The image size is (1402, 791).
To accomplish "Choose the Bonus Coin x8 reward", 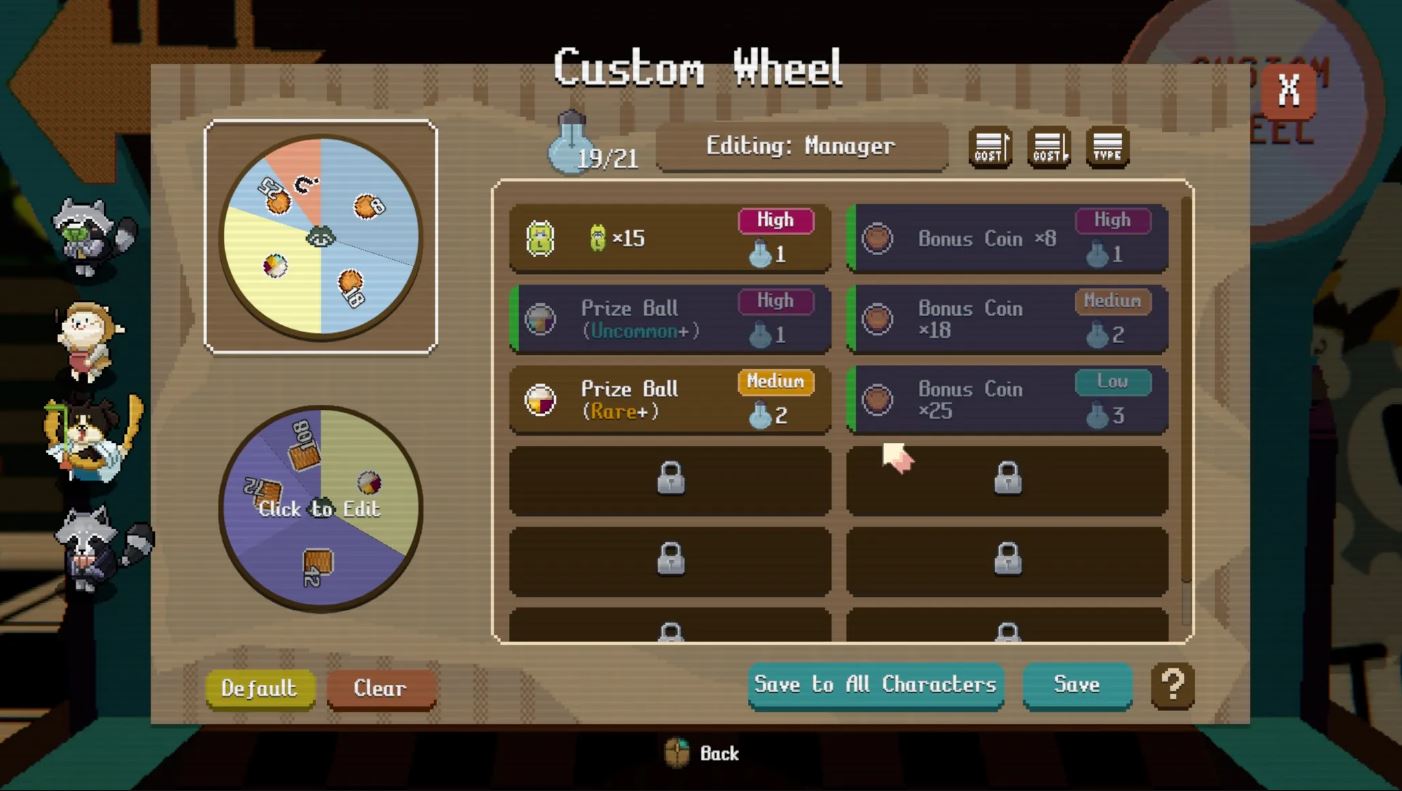I will point(1007,239).
